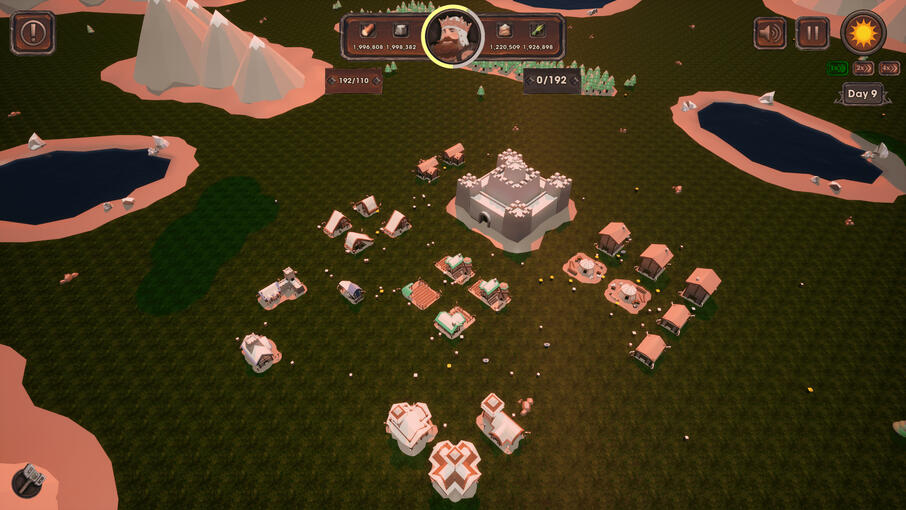Click the sun day-cycle button
Viewport: 906px width, 510px height.
(862, 33)
